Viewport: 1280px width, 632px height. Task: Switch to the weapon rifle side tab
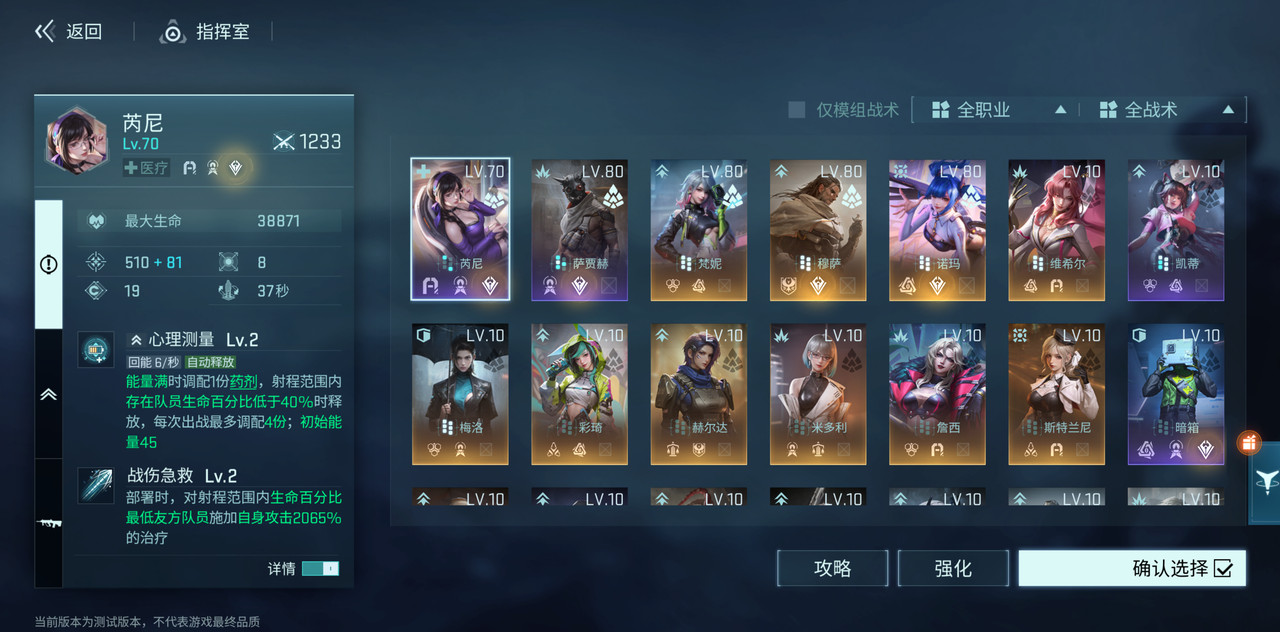click(48, 523)
